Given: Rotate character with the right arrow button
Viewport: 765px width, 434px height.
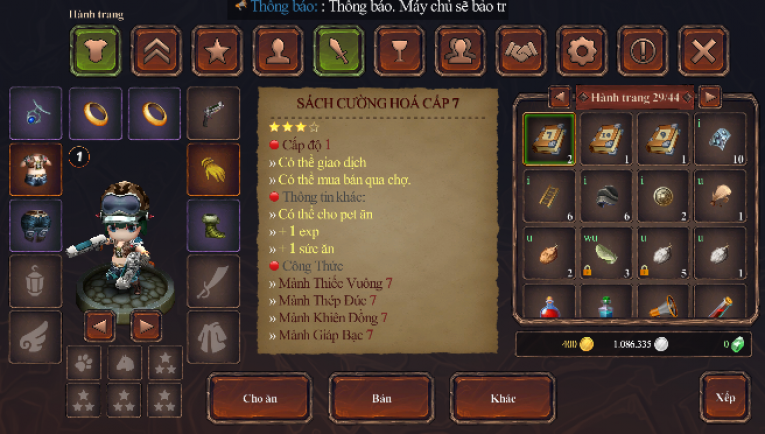Looking at the screenshot, I should tap(147, 326).
